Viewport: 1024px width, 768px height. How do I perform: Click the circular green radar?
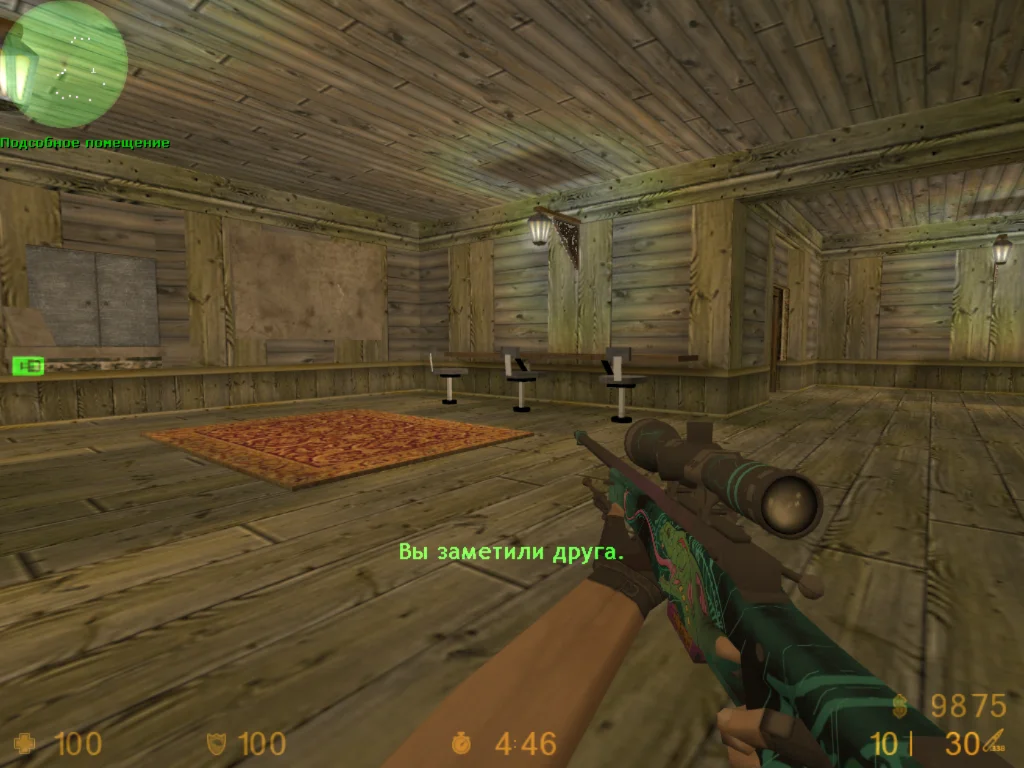tap(64, 64)
